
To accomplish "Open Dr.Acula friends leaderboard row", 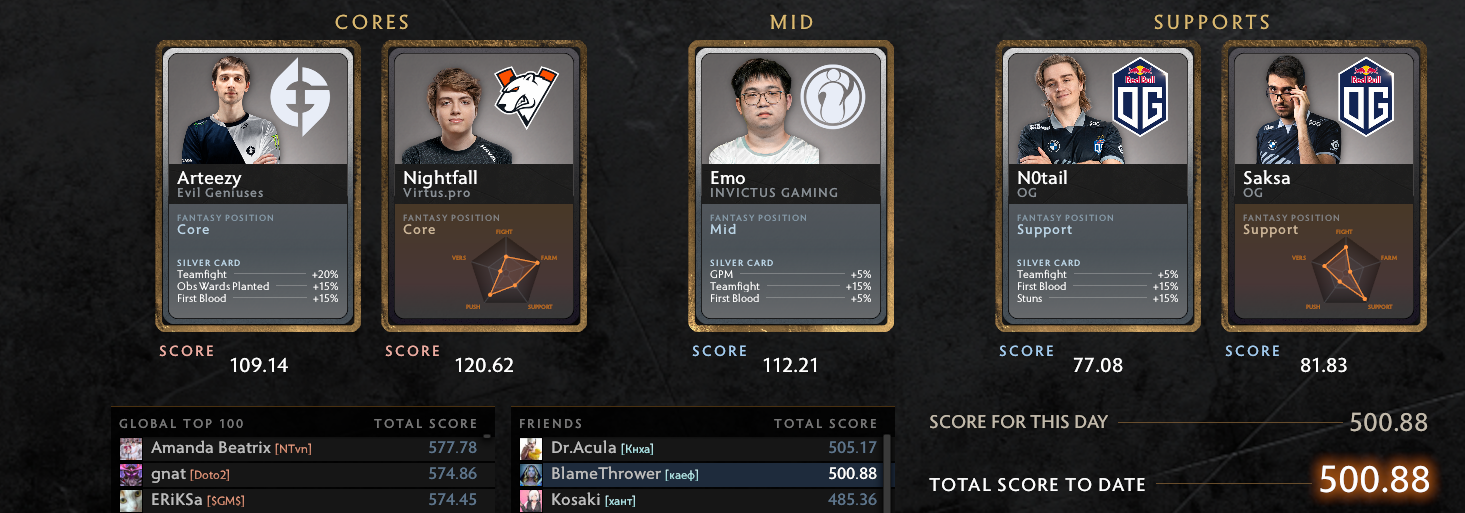I will click(x=698, y=448).
